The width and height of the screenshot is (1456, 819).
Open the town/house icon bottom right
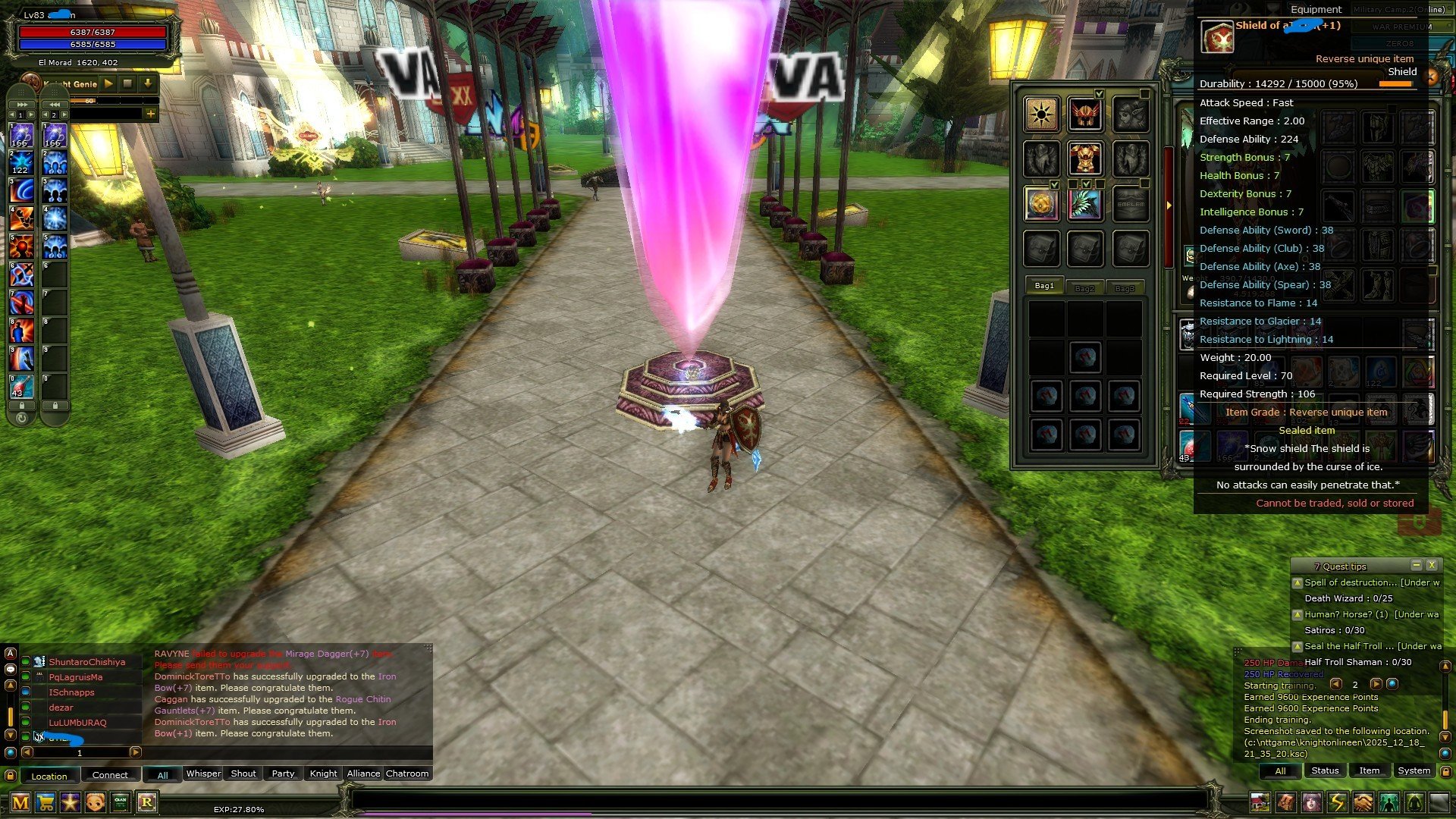click(x=1260, y=802)
